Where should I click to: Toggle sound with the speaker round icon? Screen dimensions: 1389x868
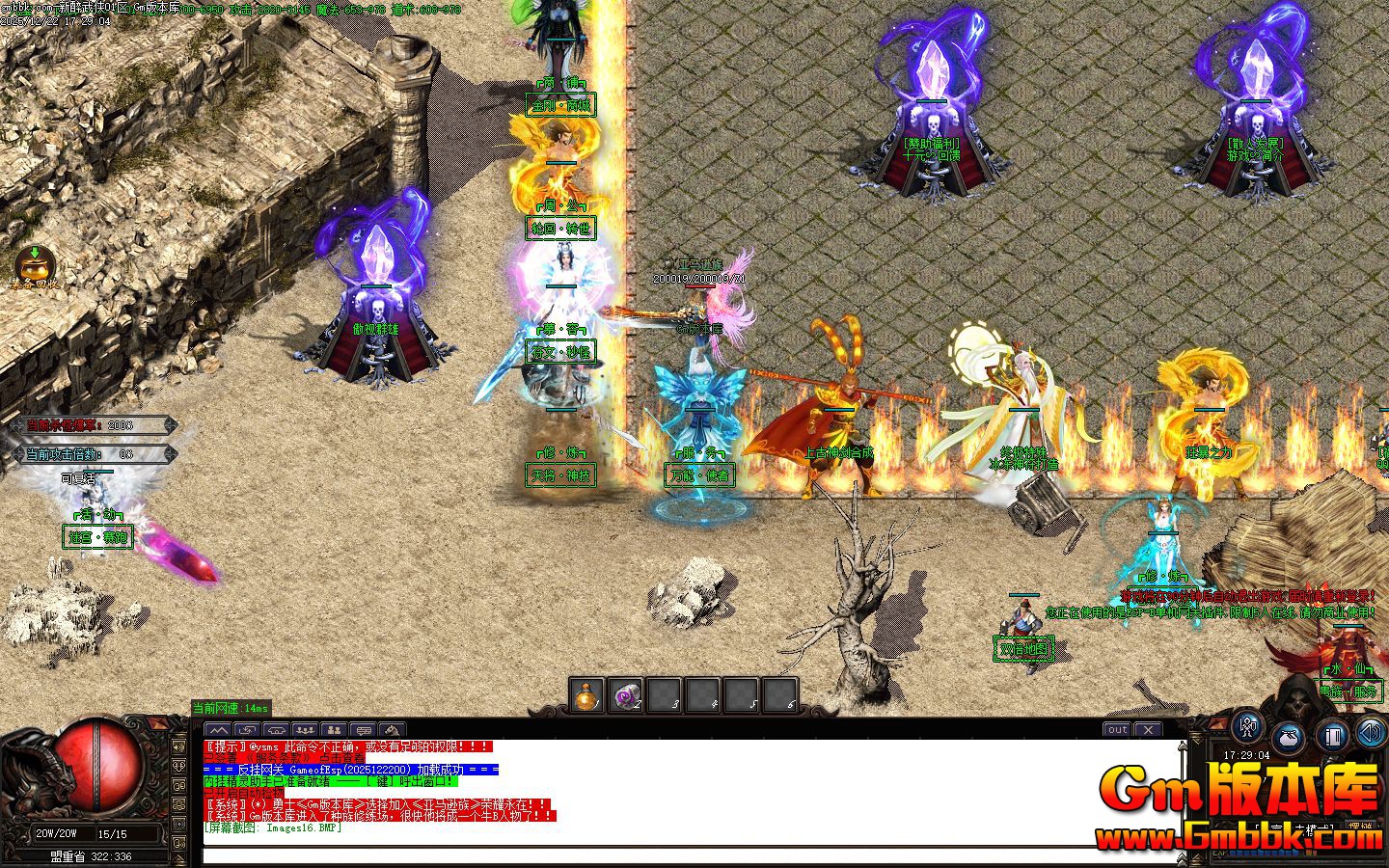(x=1370, y=733)
